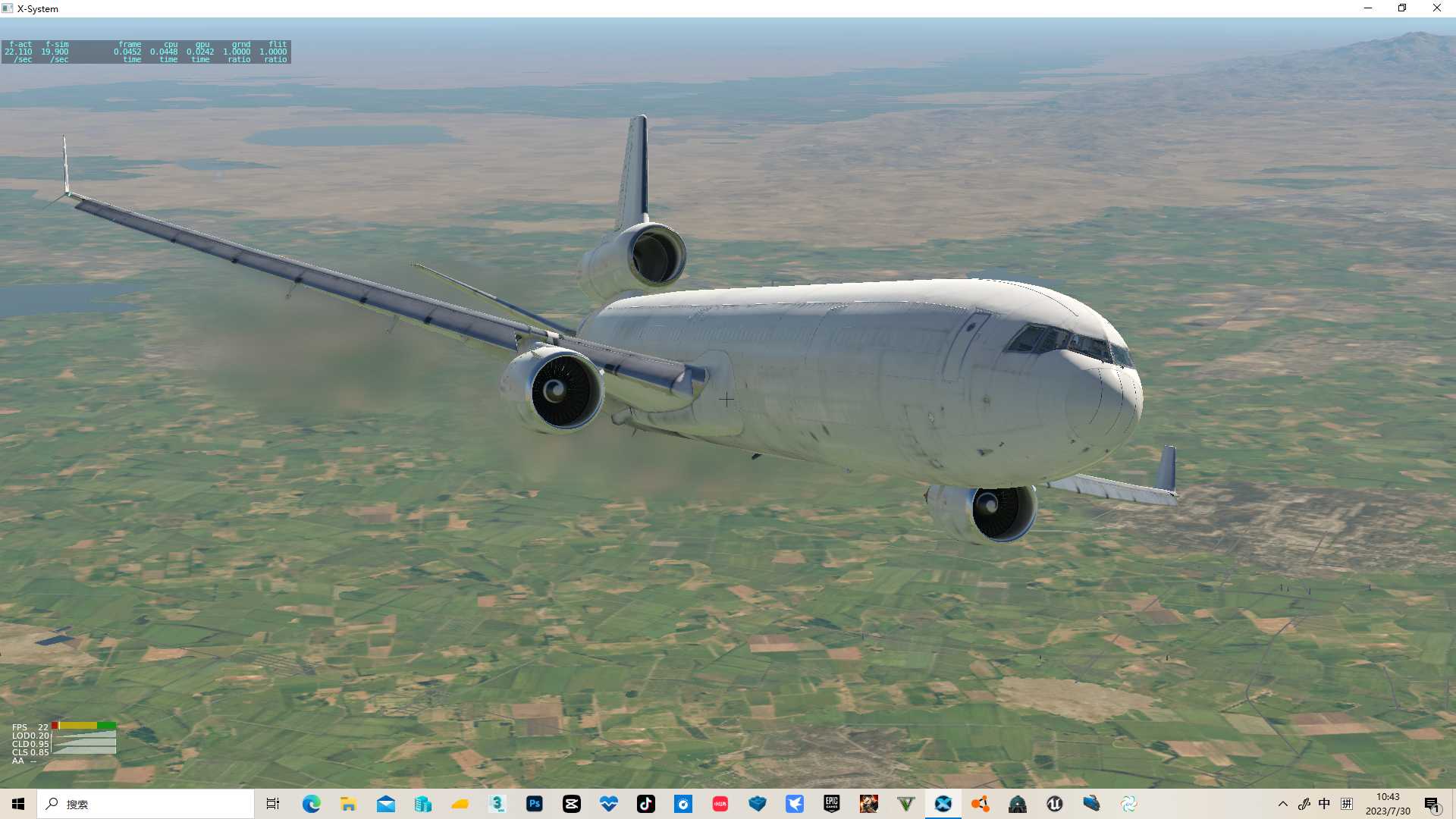Image resolution: width=1456 pixels, height=819 pixels.
Task: Toggle Chinese/English input mode indicator
Action: pos(1325,804)
